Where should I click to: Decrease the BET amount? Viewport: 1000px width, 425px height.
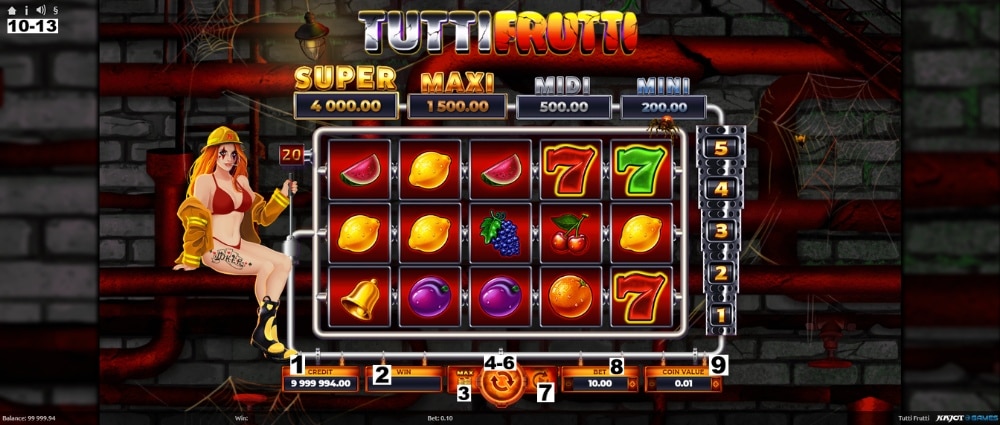click(569, 383)
